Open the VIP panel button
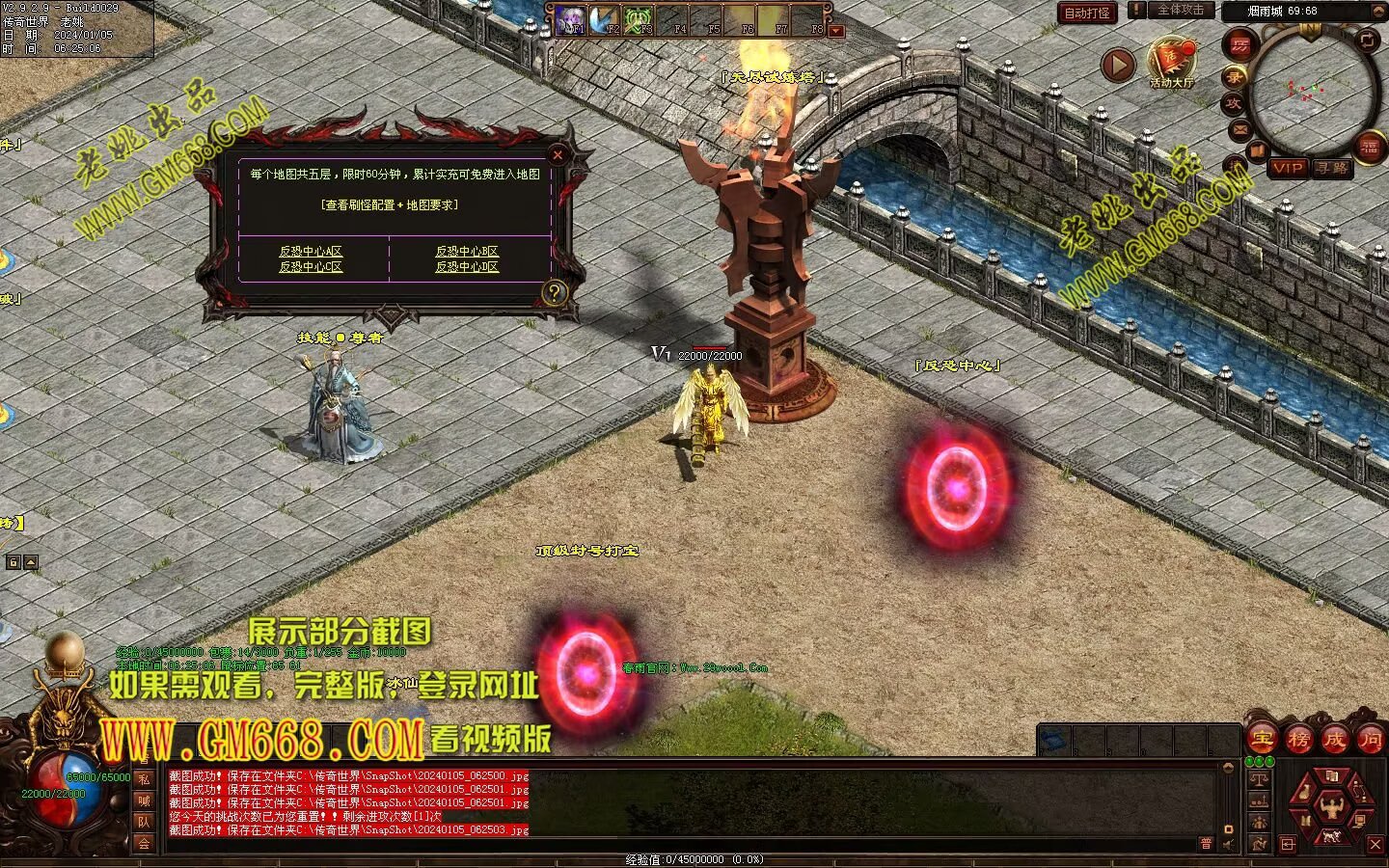This screenshot has width=1389, height=868. click(1288, 168)
